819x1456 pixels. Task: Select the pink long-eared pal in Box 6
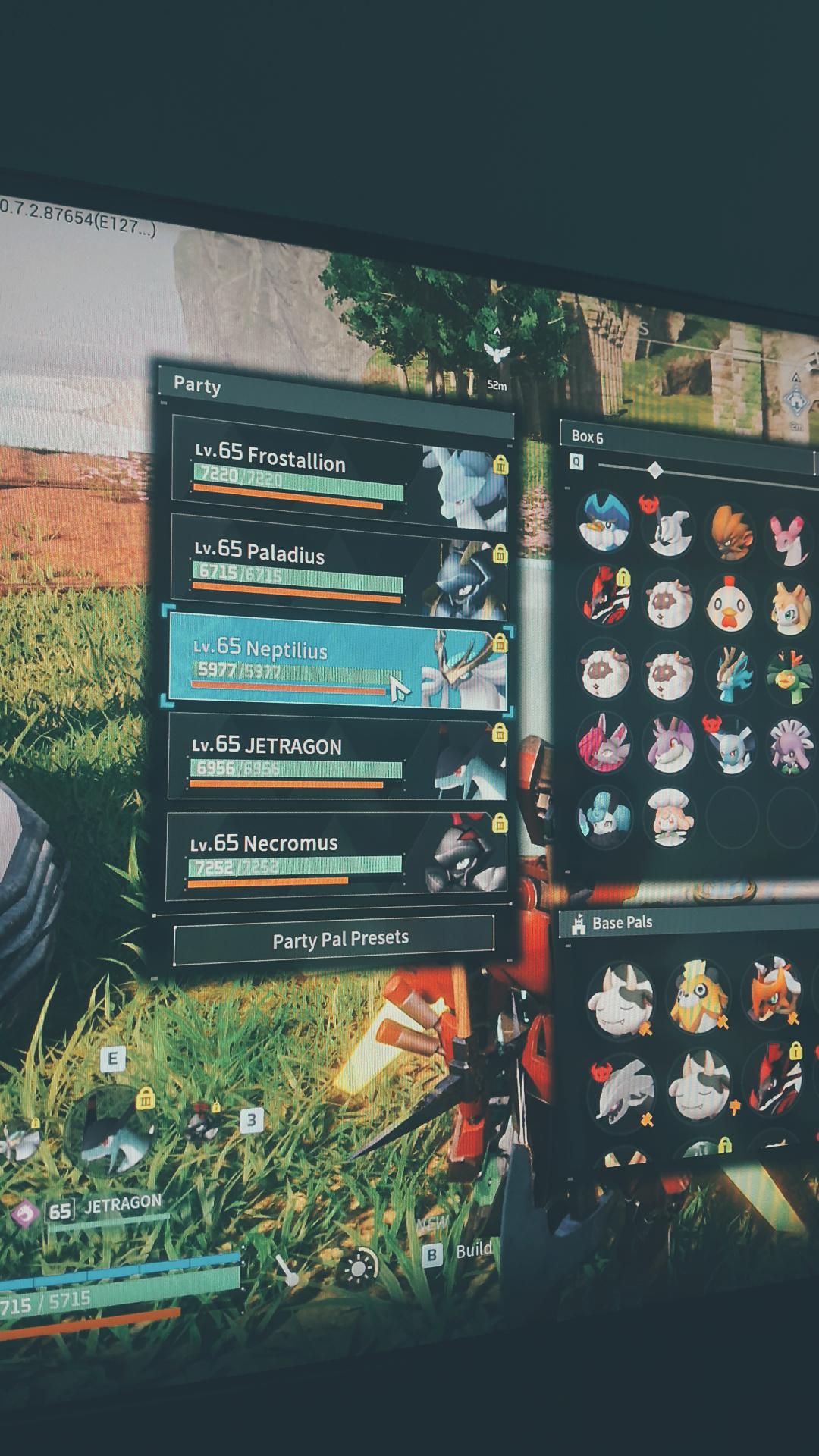click(790, 539)
